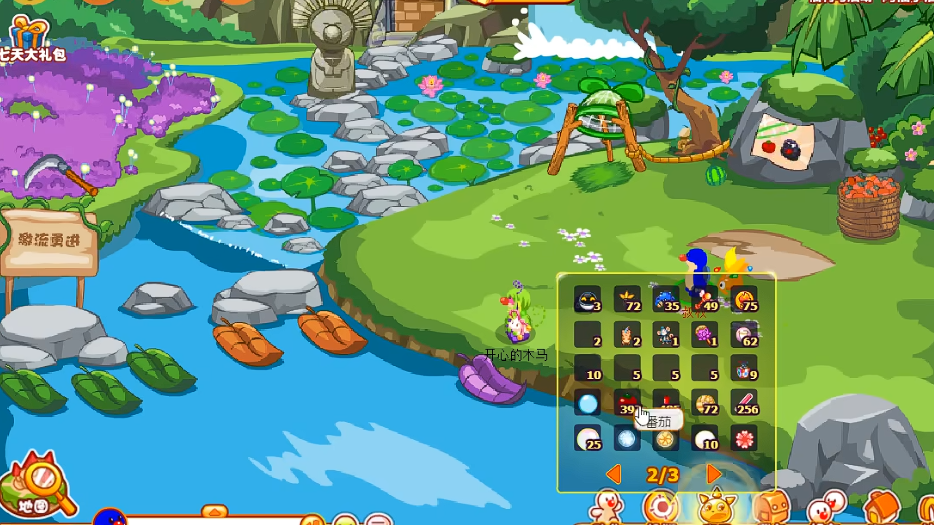The image size is (934, 525).
Task: Select the golden wheat item with count 72
Action: point(627,299)
